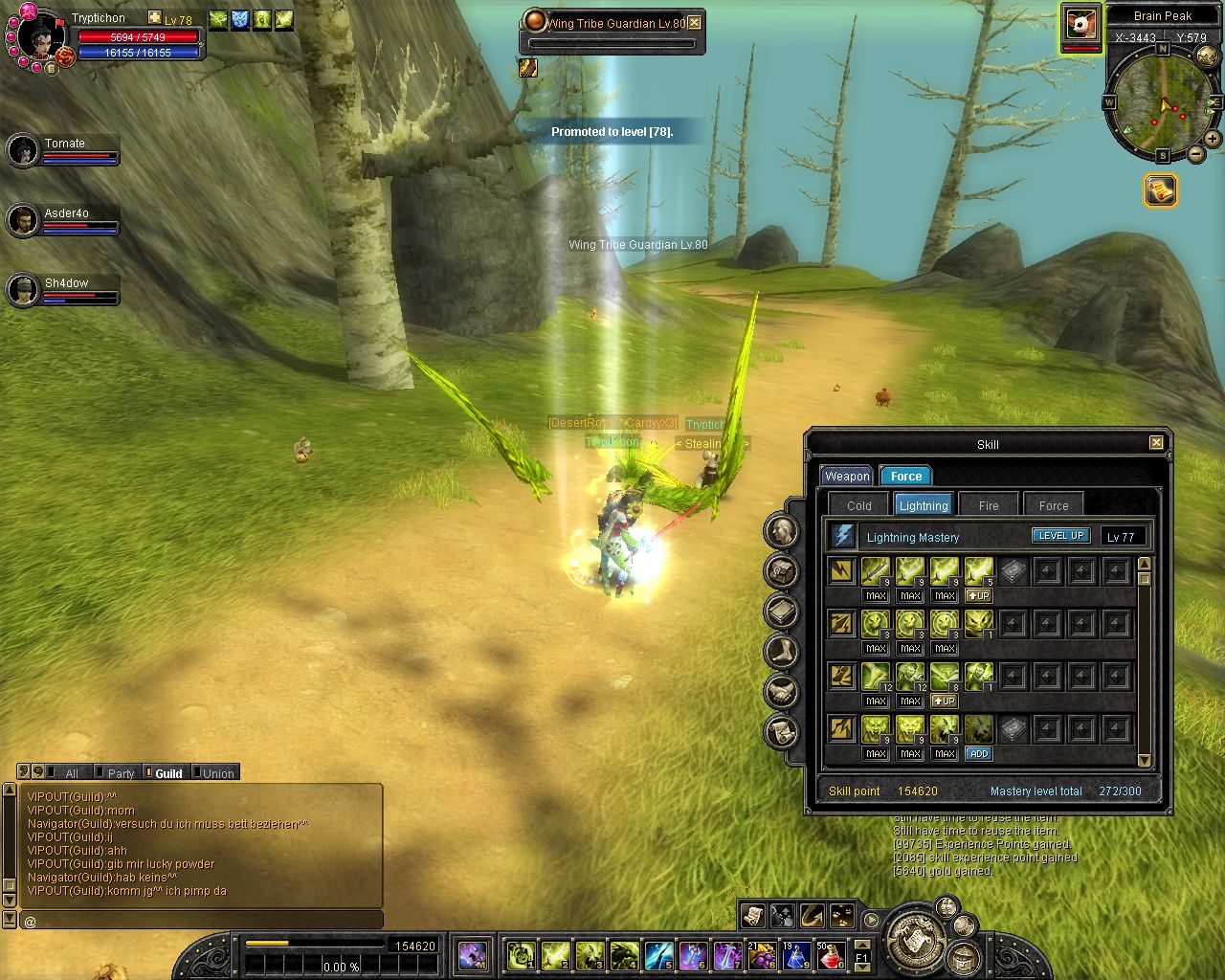
Task: Use the red health potion in hotbar
Action: pos(831,955)
